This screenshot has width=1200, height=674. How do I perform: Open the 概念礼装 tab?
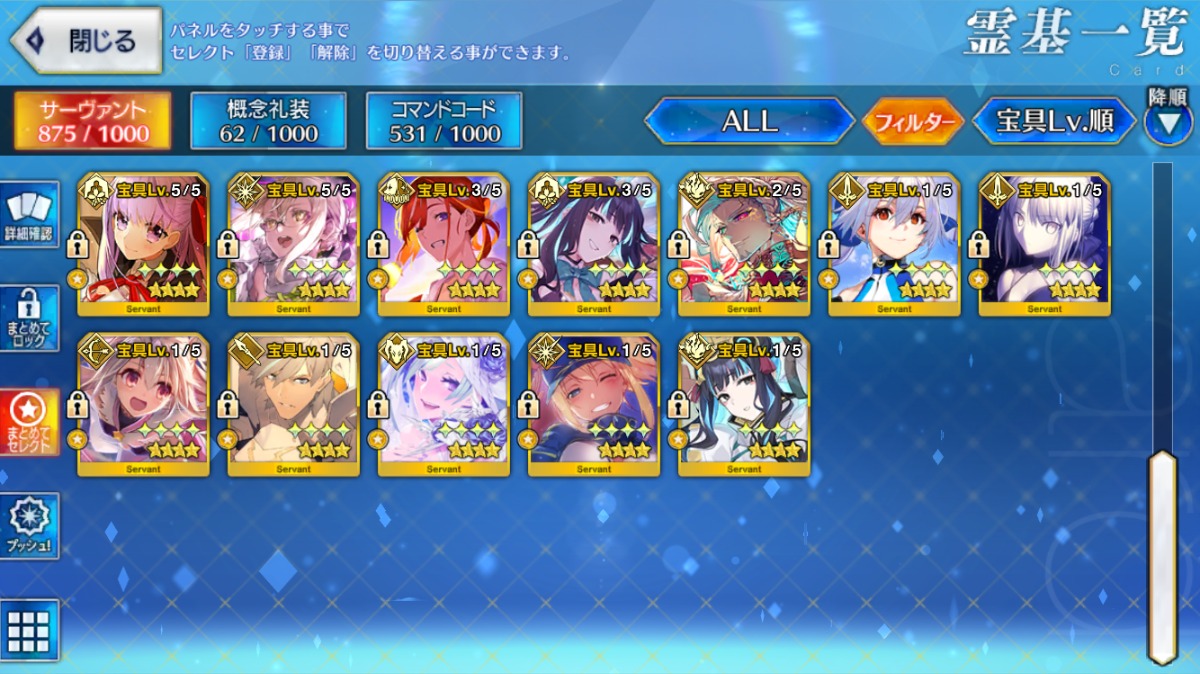point(268,121)
